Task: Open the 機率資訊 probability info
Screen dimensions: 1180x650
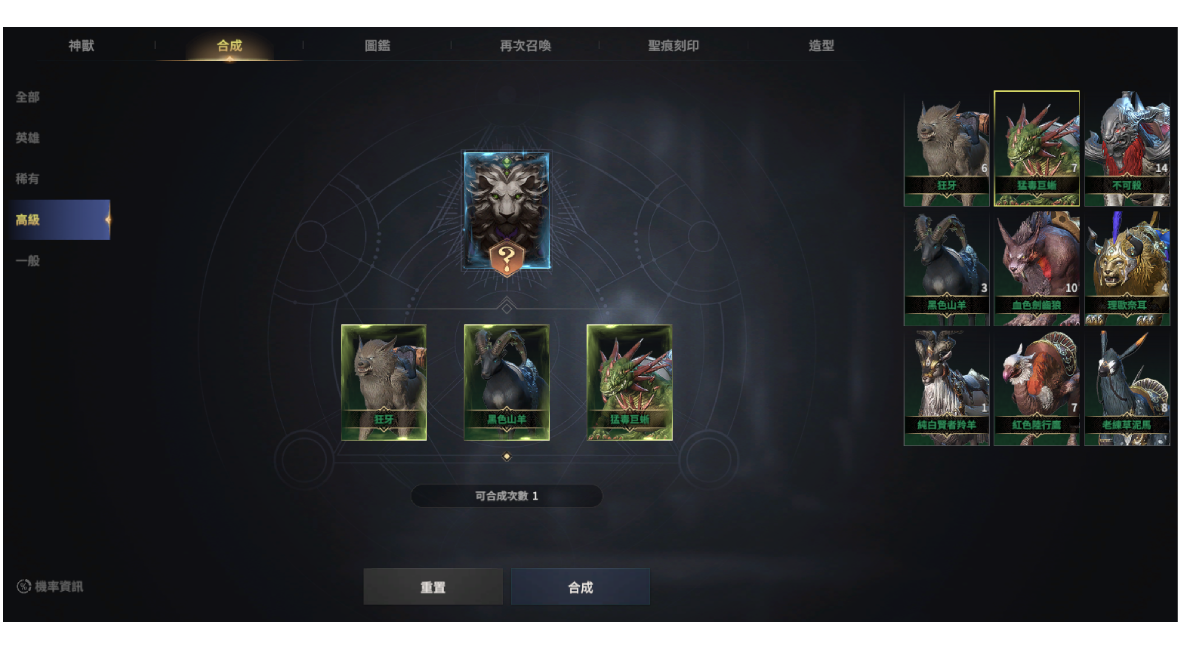Action: point(50,587)
